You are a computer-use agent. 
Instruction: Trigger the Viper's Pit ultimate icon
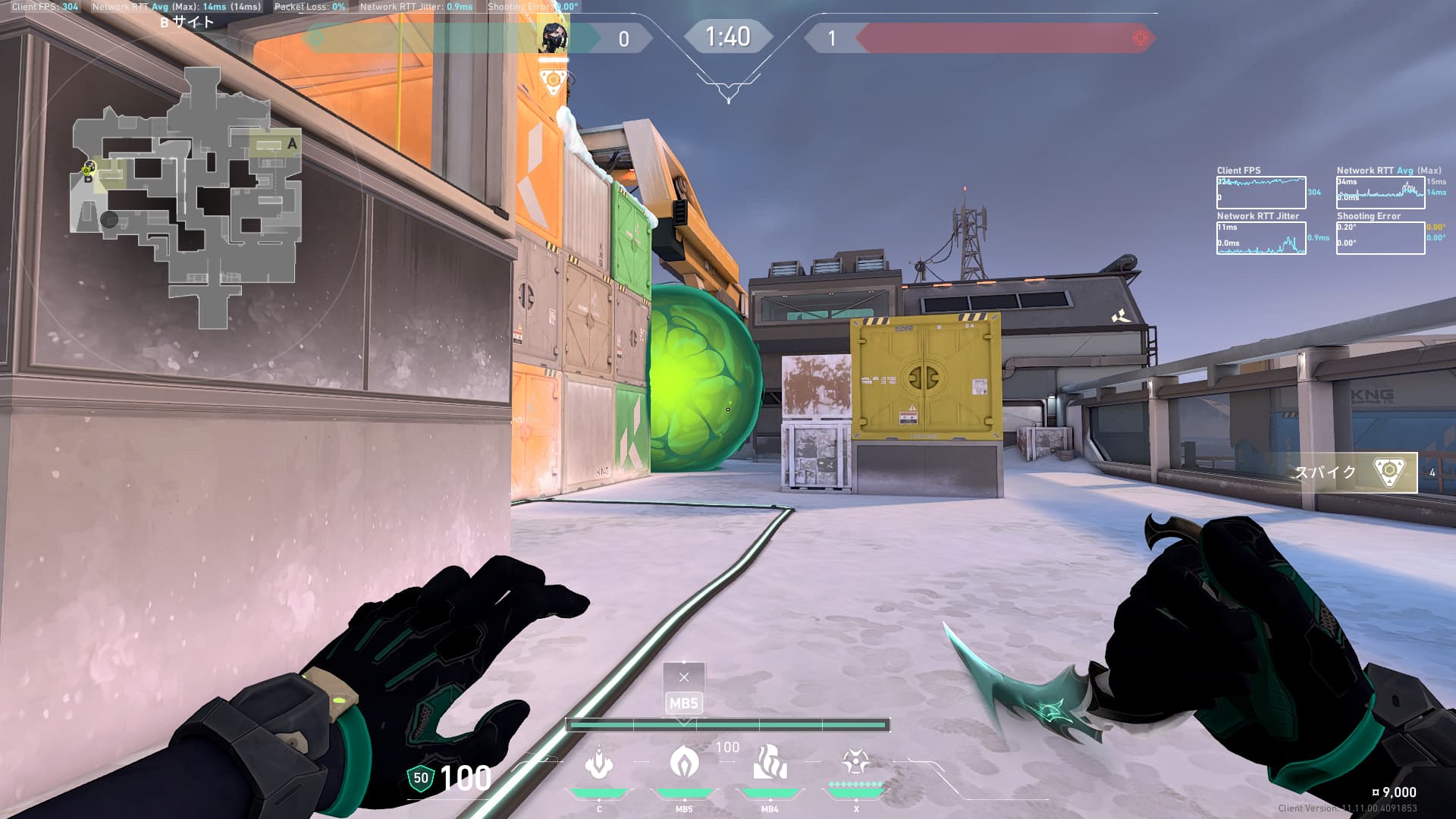tap(855, 761)
